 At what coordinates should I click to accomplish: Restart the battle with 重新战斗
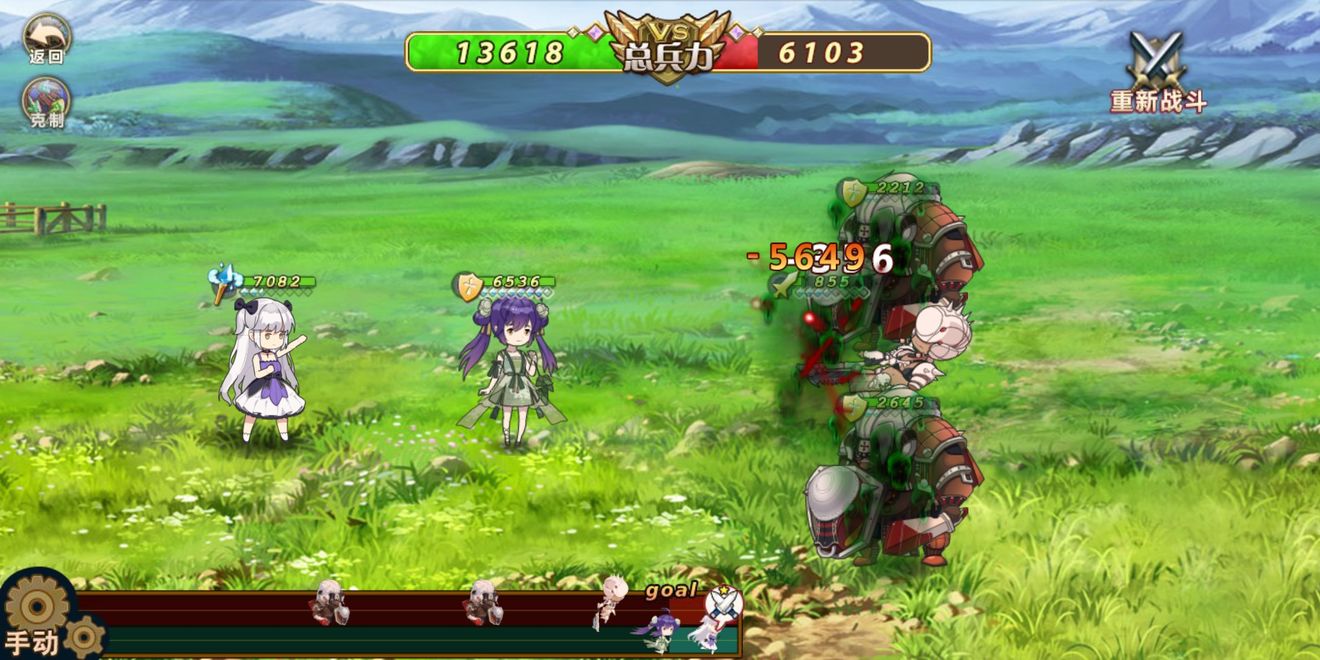coord(1158,71)
